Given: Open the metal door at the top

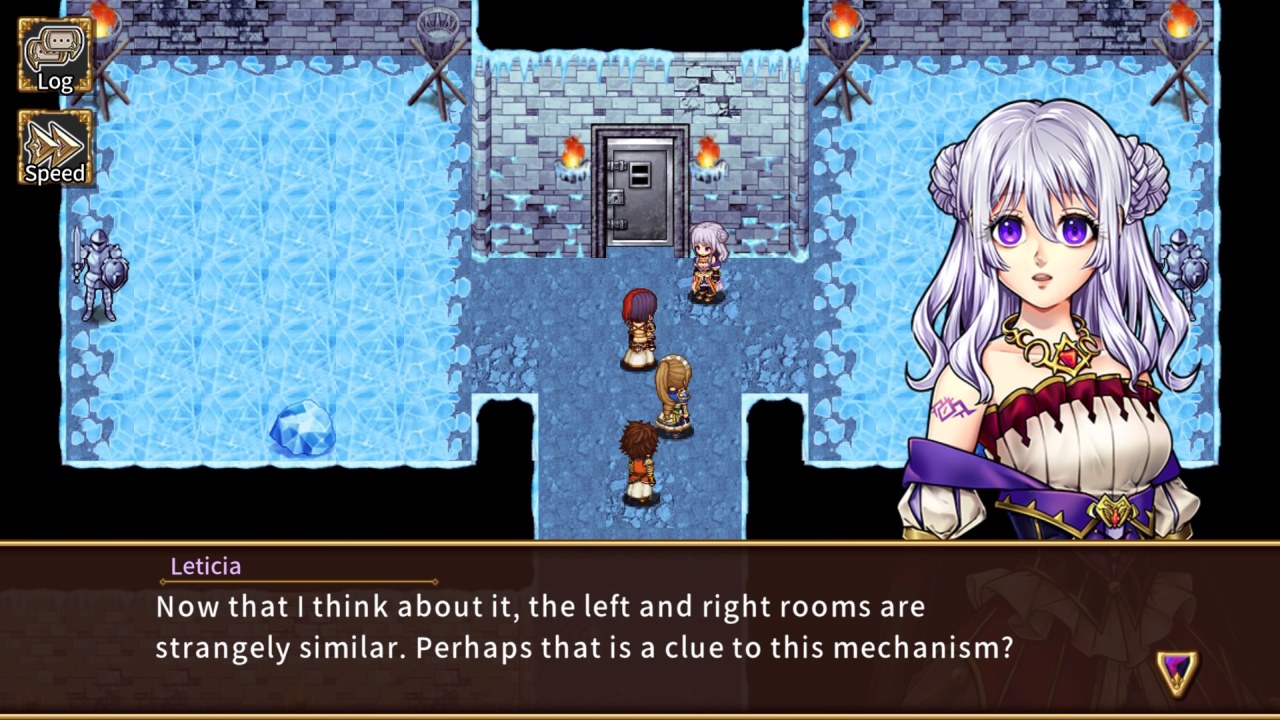Looking at the screenshot, I should (640, 185).
